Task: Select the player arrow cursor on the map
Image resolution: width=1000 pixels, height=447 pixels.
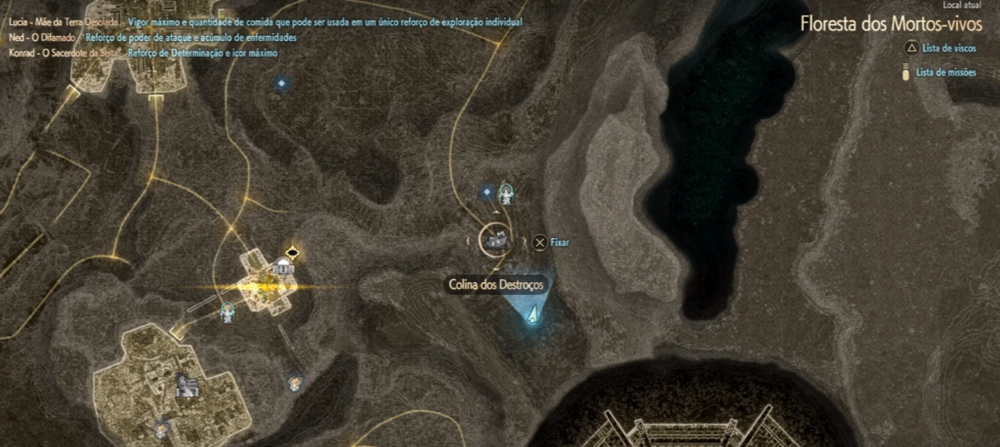Action: point(533,316)
